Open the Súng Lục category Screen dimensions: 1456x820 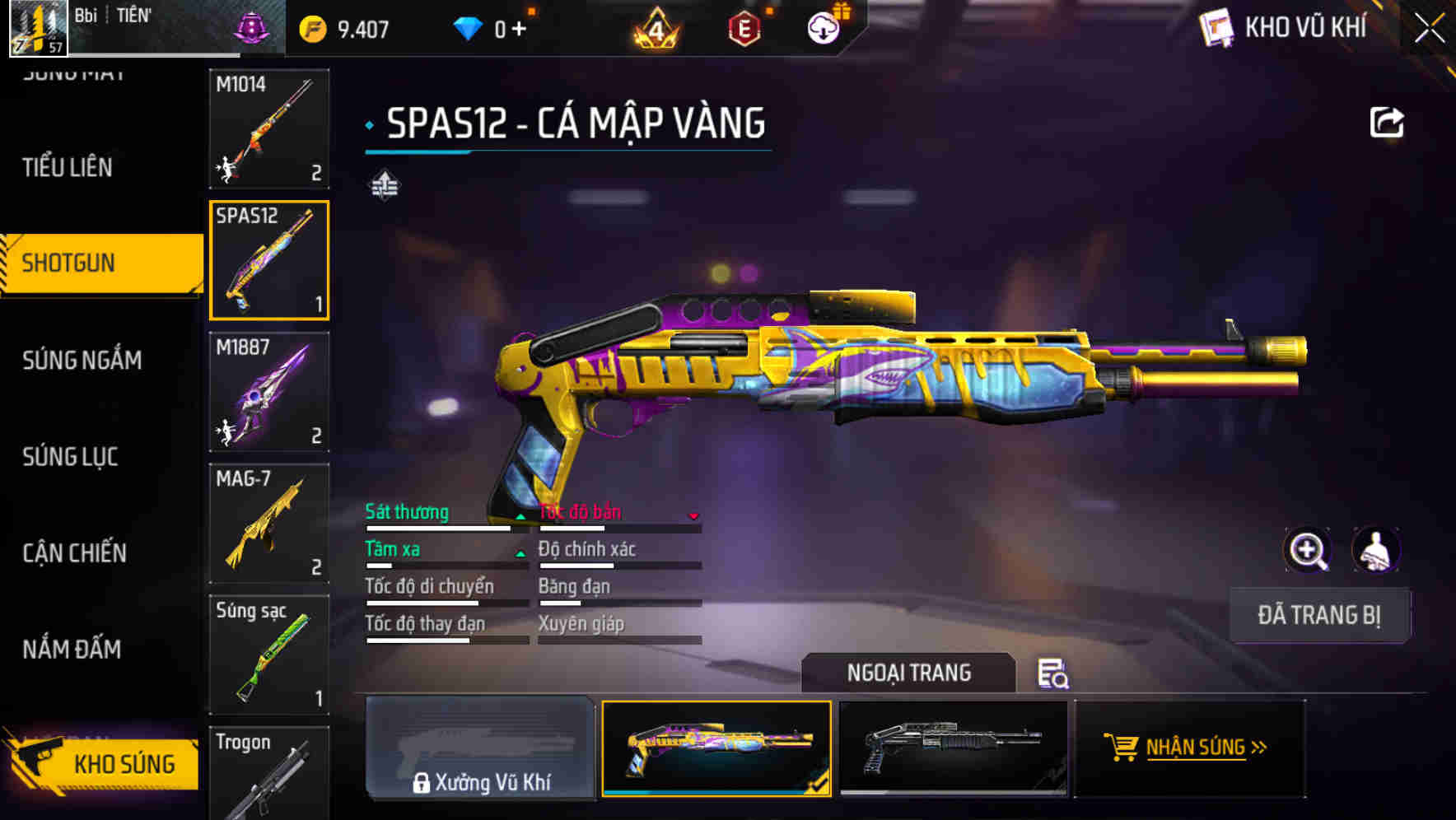[70, 456]
